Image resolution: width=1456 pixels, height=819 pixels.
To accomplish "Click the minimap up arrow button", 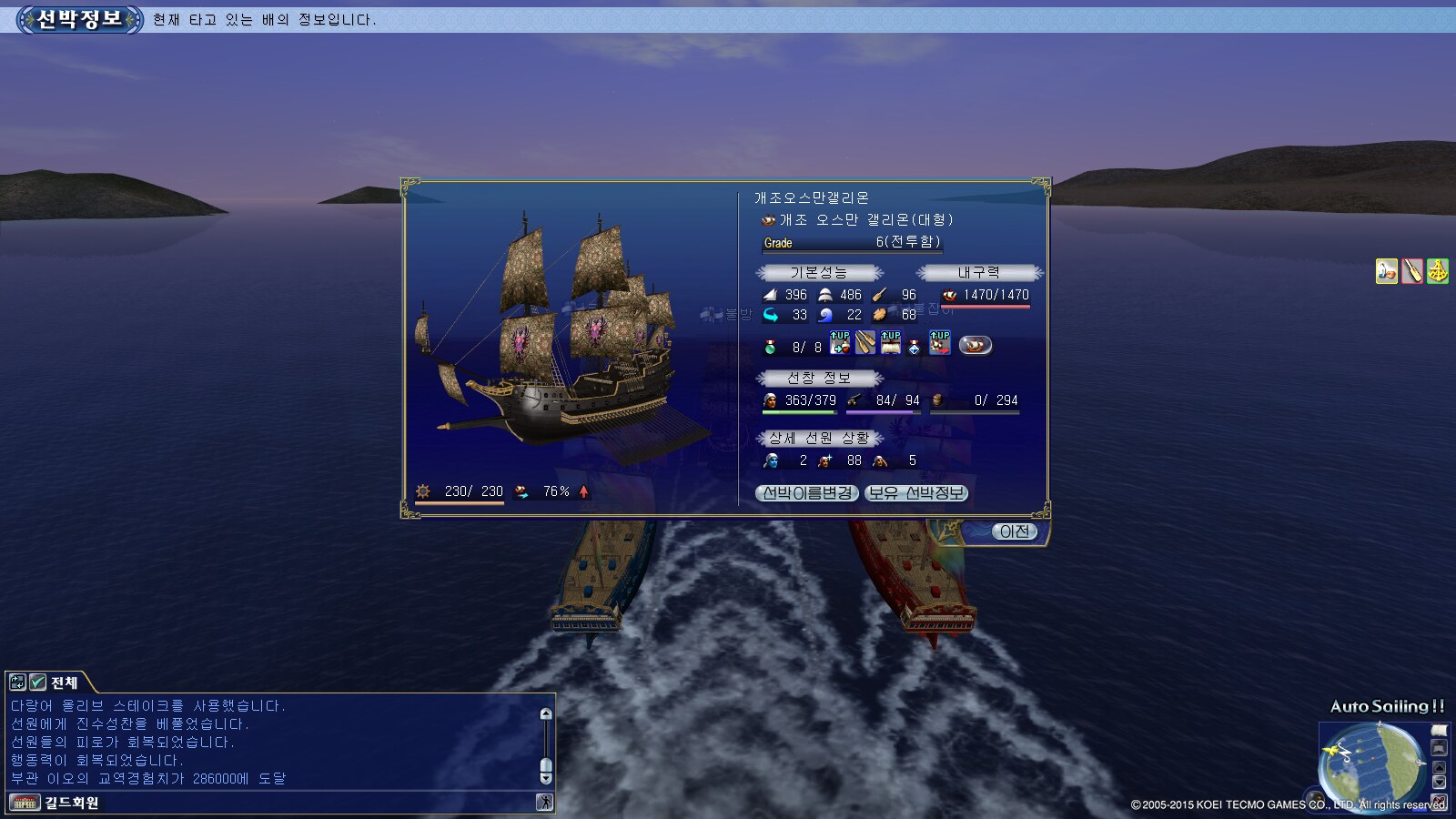I will click(x=1439, y=767).
